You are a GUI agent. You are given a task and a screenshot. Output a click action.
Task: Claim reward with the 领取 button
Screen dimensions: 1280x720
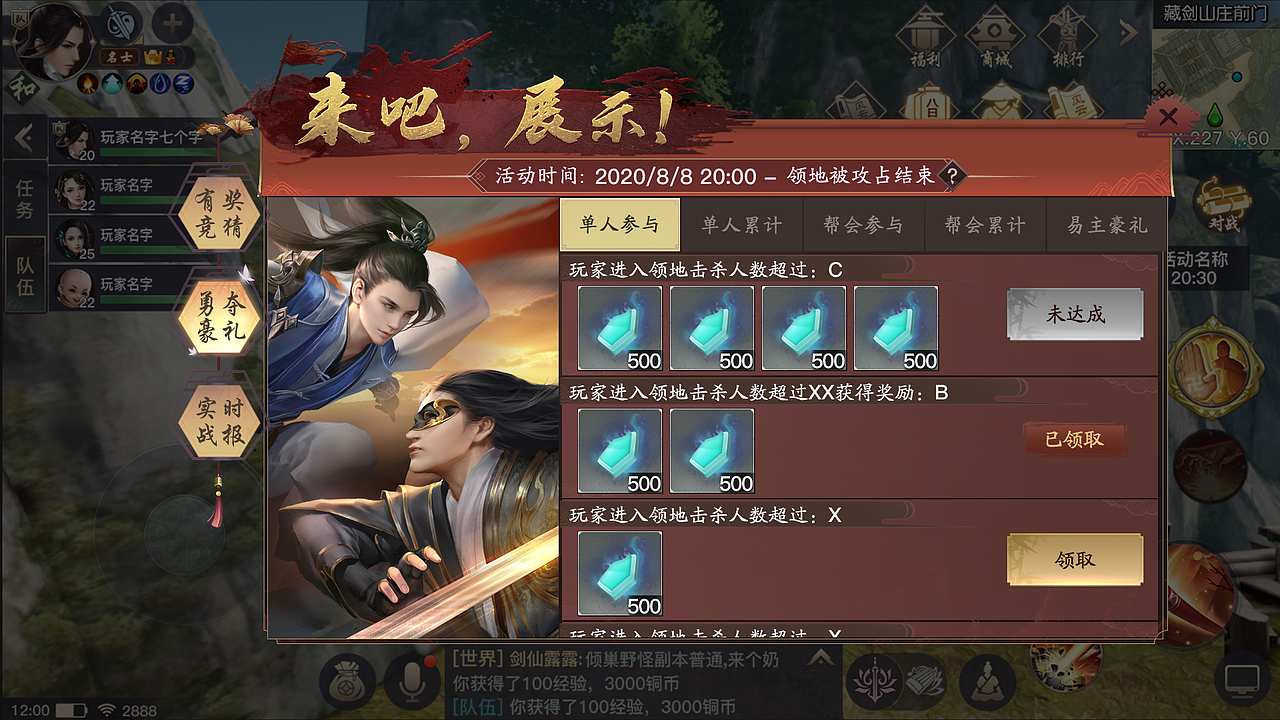1074,560
